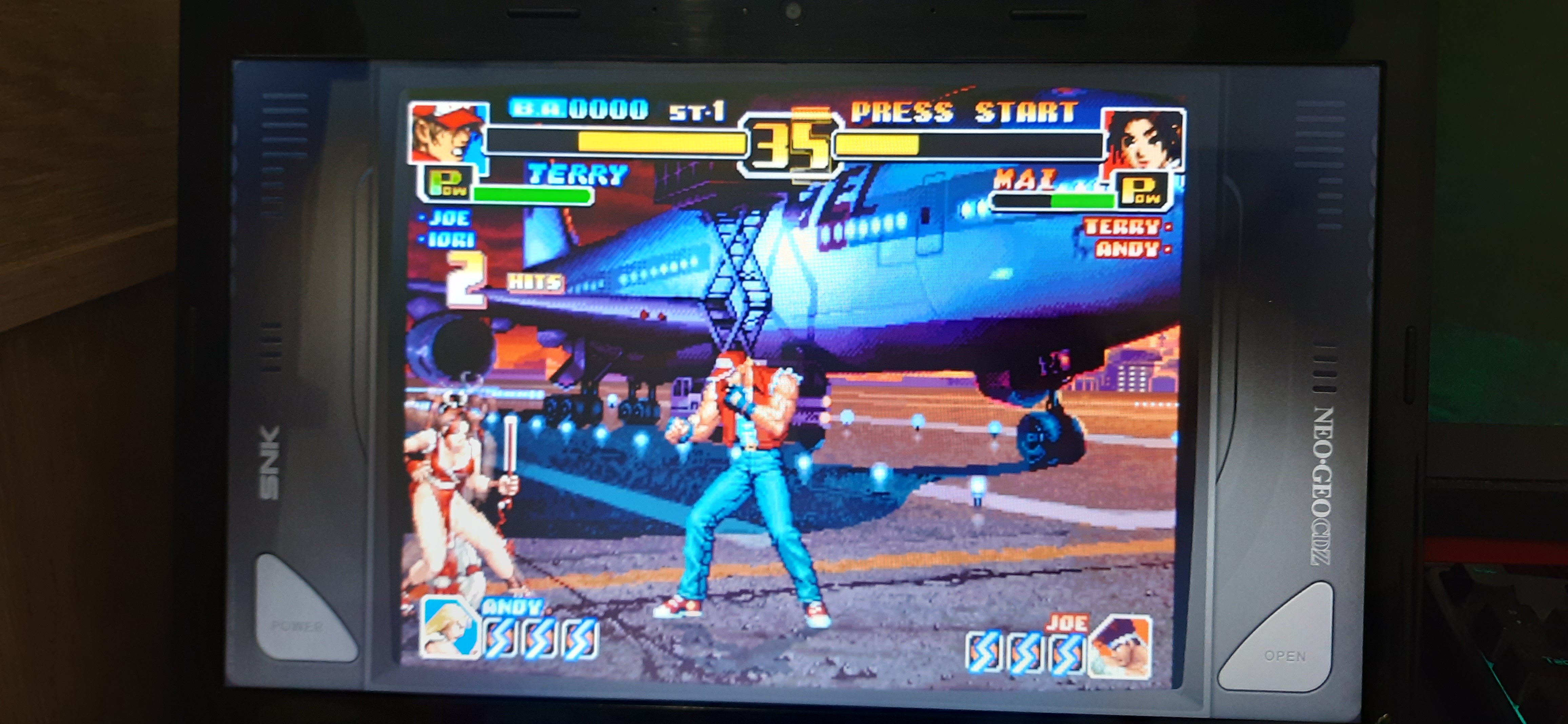Click the POW icon under Mai's portrait
The image size is (1568, 724).
tap(1141, 189)
